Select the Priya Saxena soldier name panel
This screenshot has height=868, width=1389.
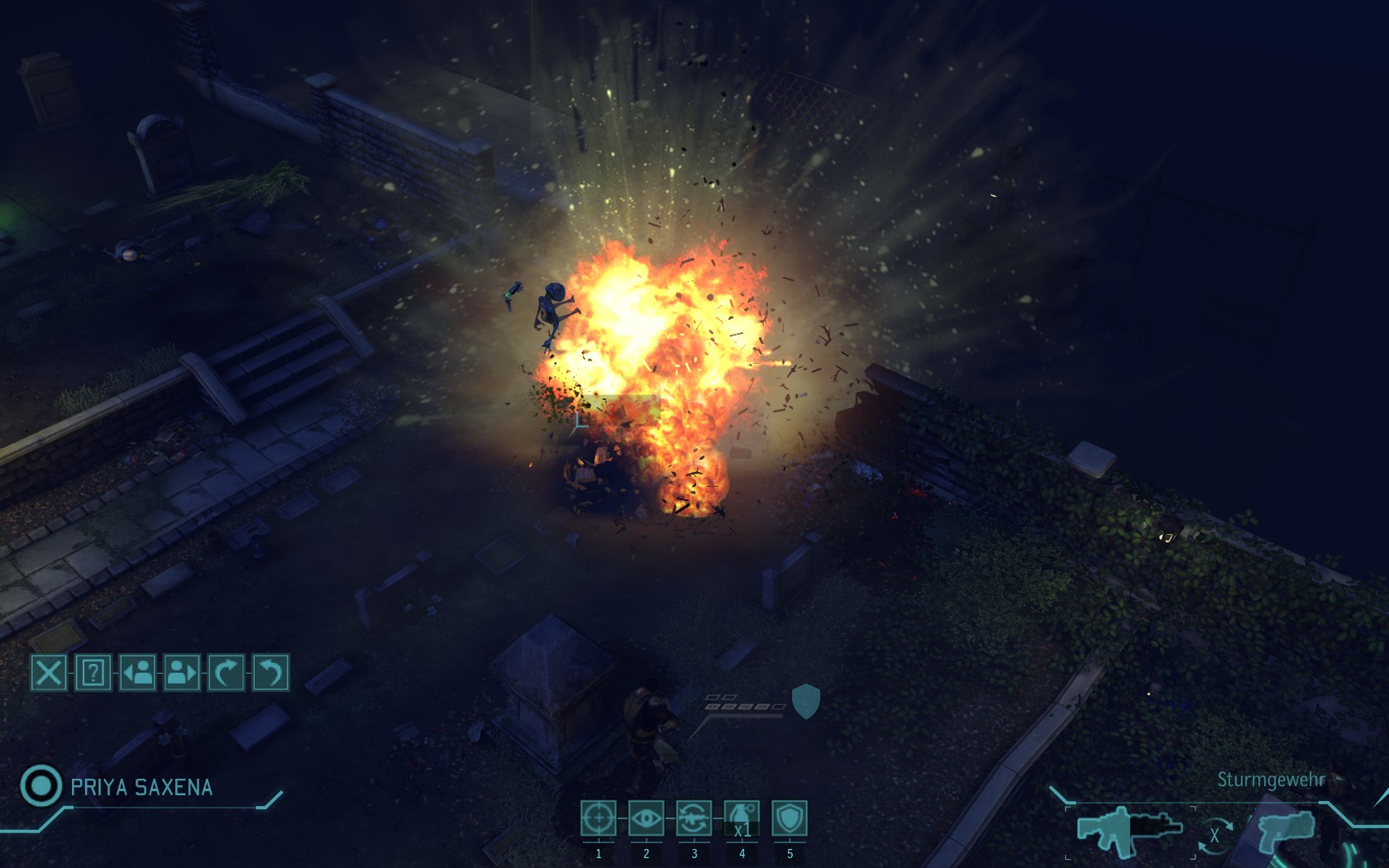141,787
